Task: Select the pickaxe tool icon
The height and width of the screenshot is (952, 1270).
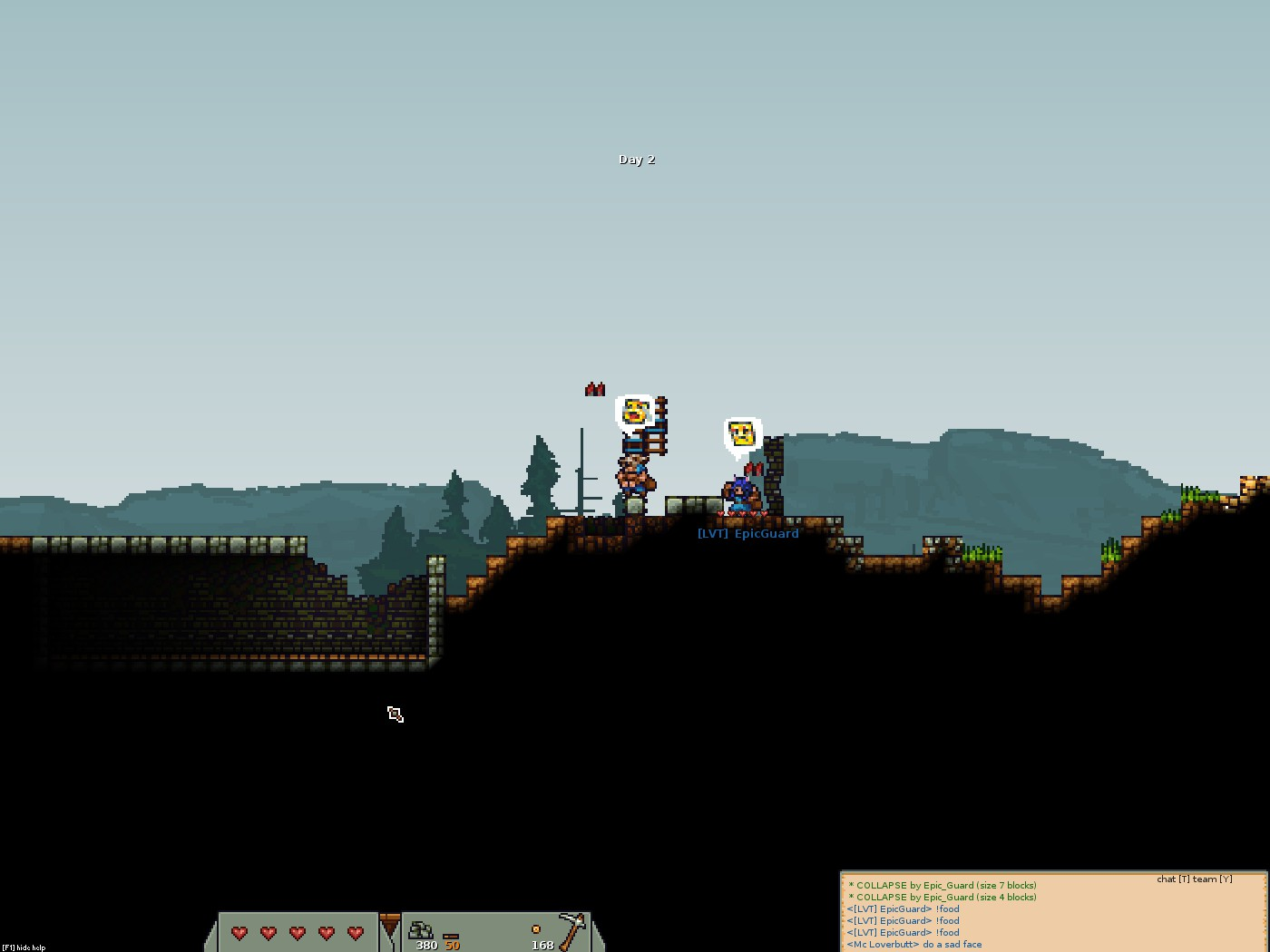Action: coord(571,930)
